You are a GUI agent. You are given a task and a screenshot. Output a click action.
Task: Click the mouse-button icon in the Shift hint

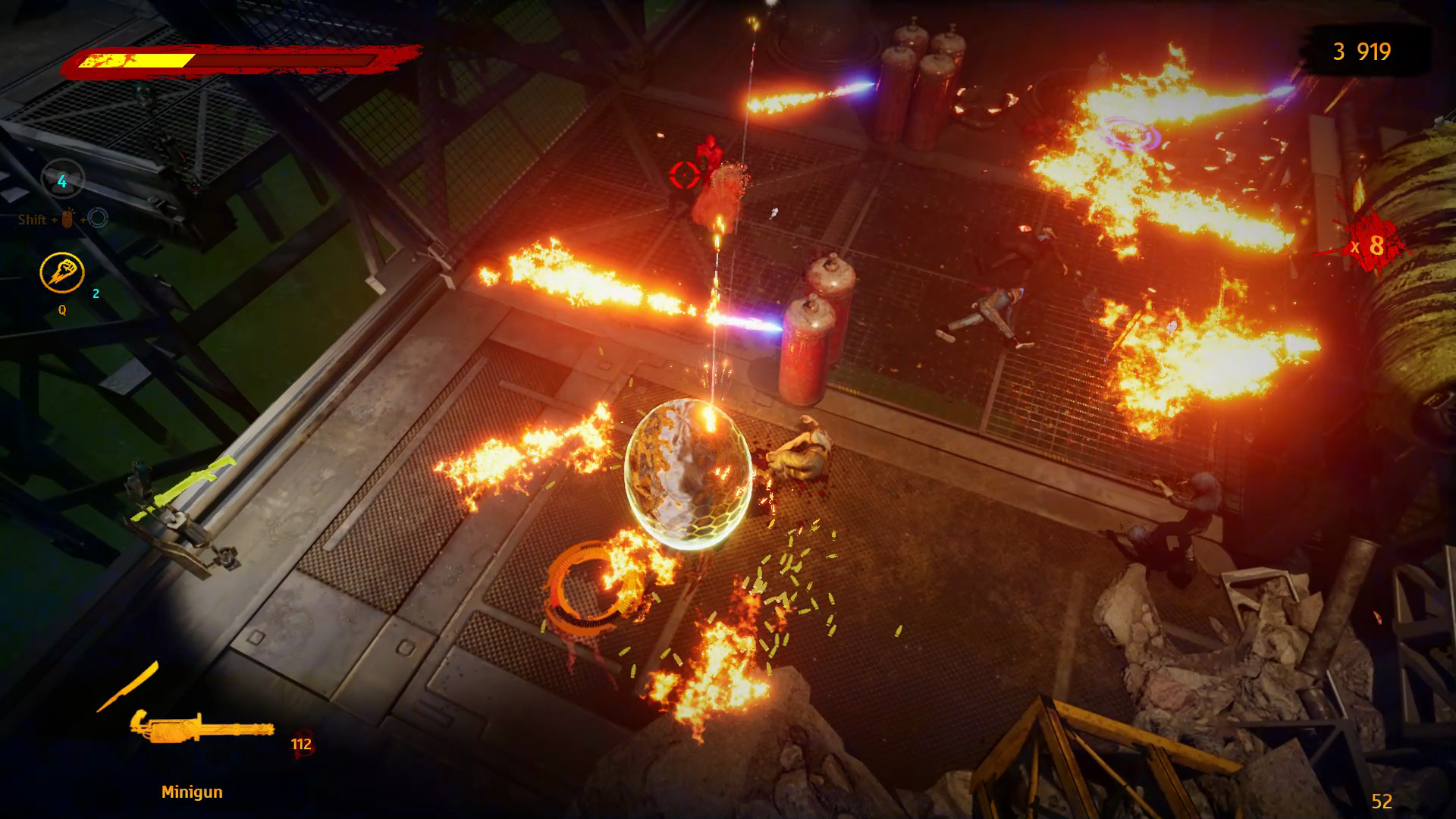coord(67,219)
